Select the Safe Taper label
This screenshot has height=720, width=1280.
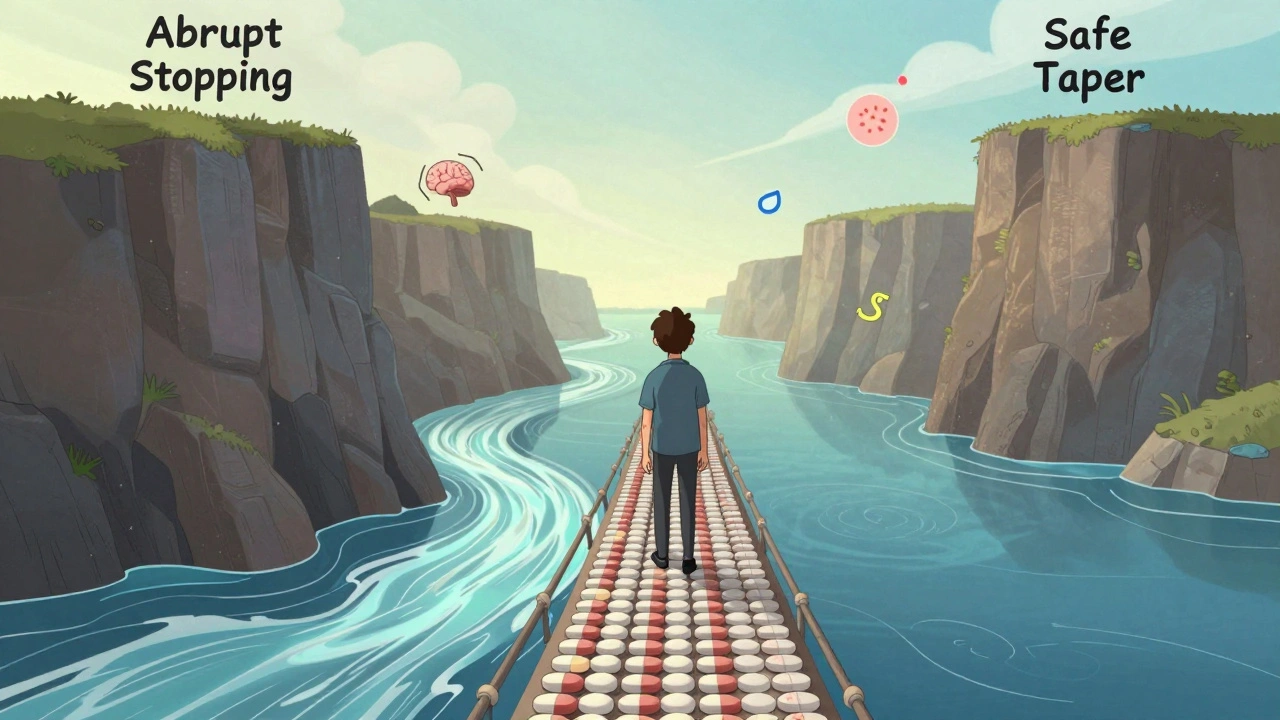tap(1089, 56)
